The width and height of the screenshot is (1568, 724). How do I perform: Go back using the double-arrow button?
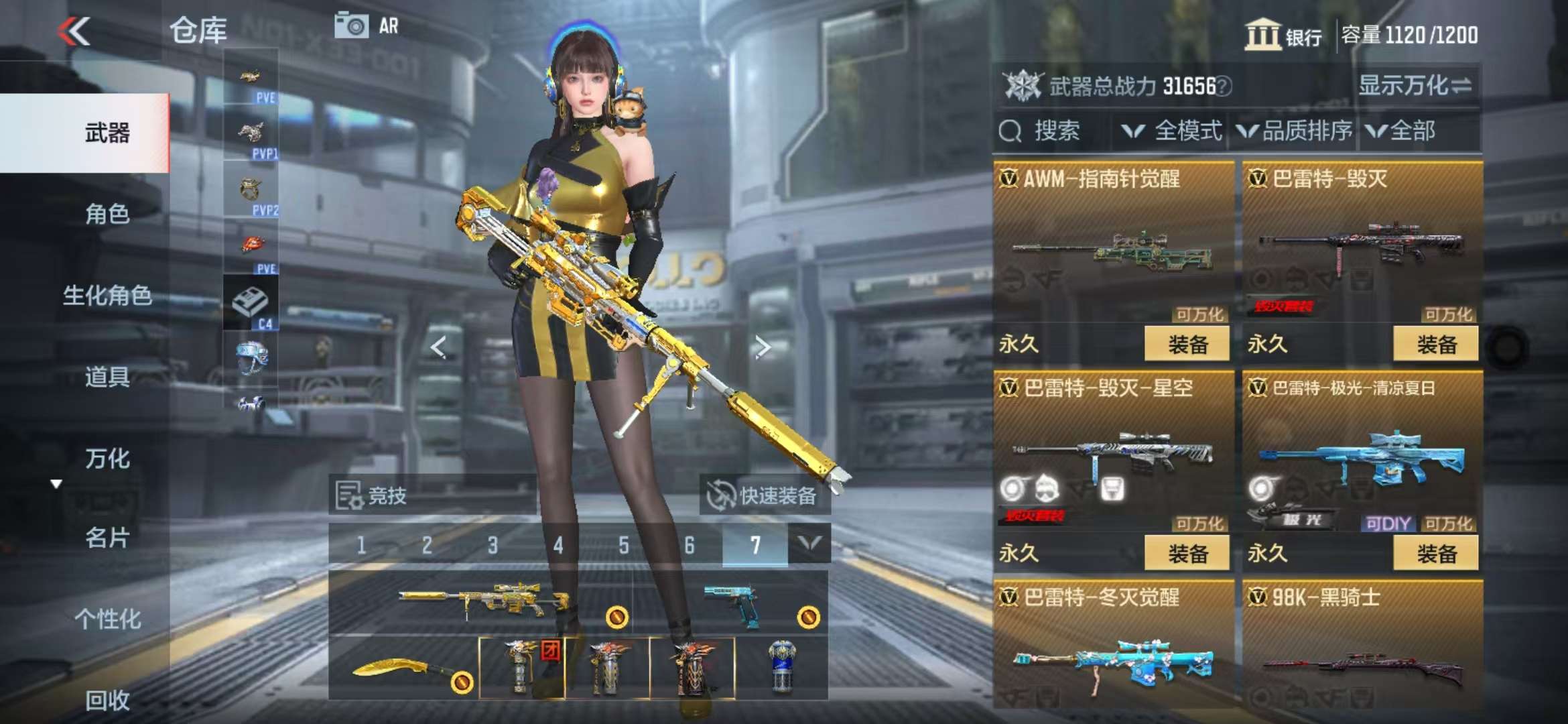74,31
